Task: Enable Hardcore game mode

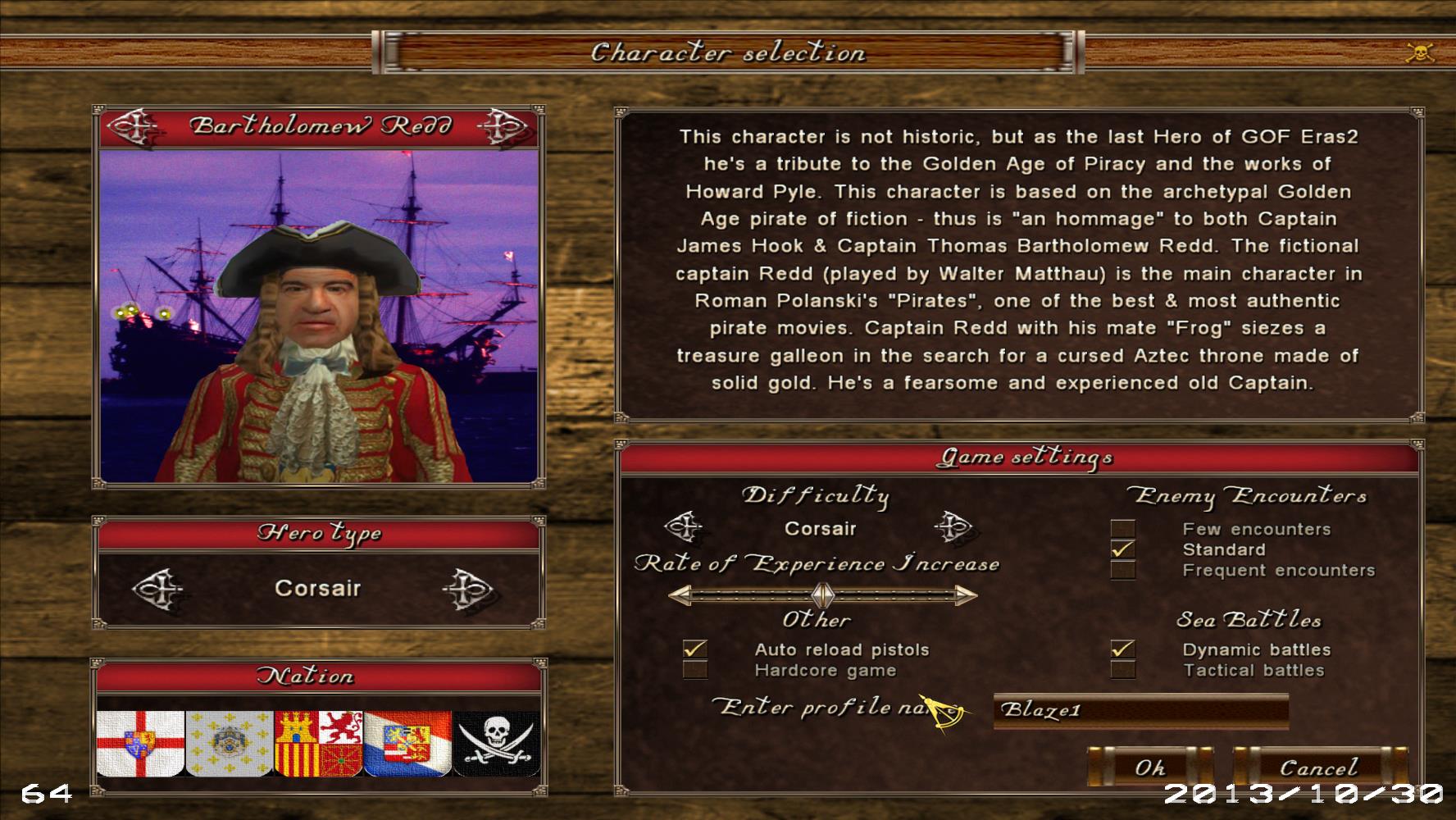Action: [x=694, y=670]
